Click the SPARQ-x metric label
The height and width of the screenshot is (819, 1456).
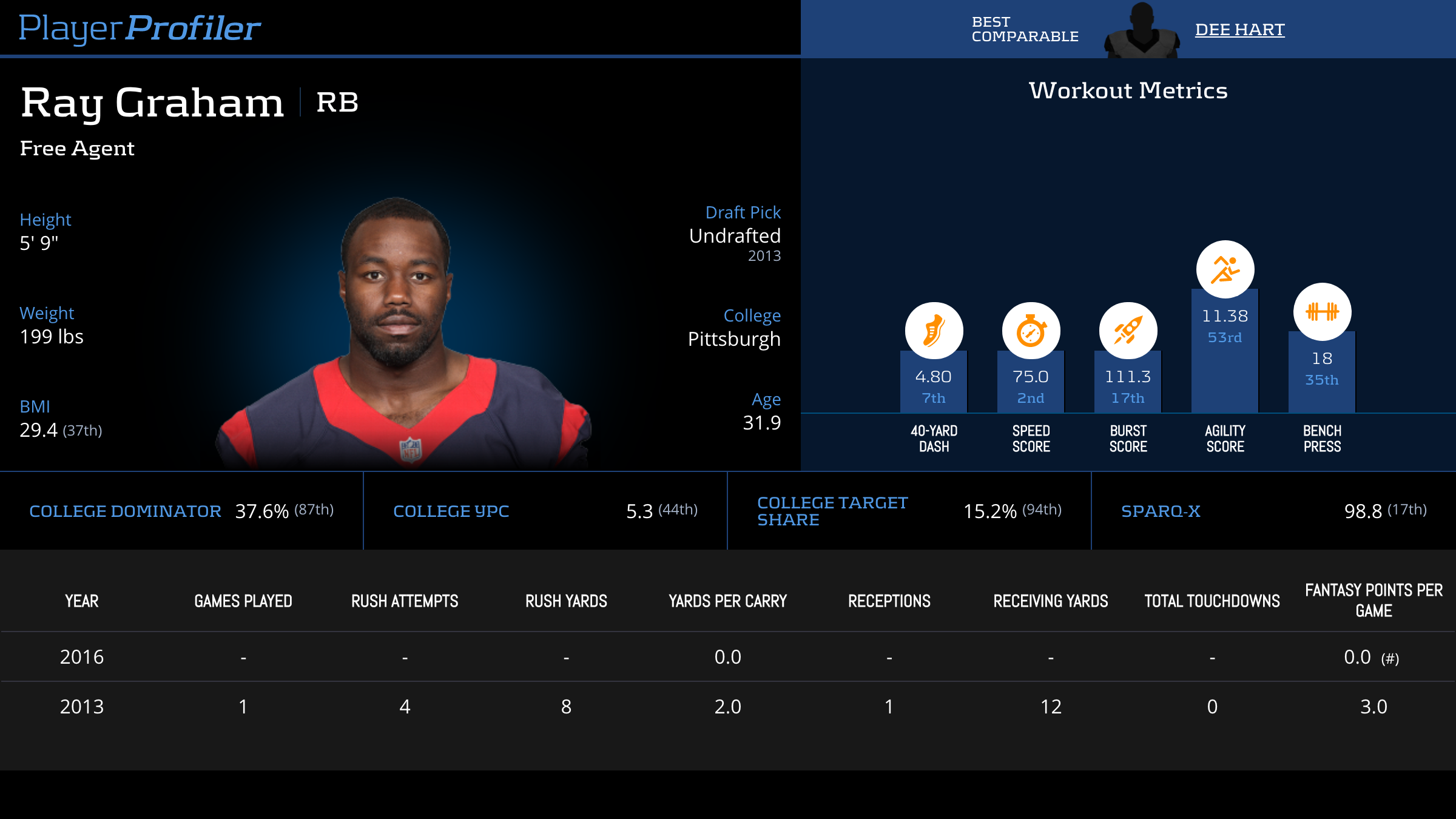[1161, 511]
